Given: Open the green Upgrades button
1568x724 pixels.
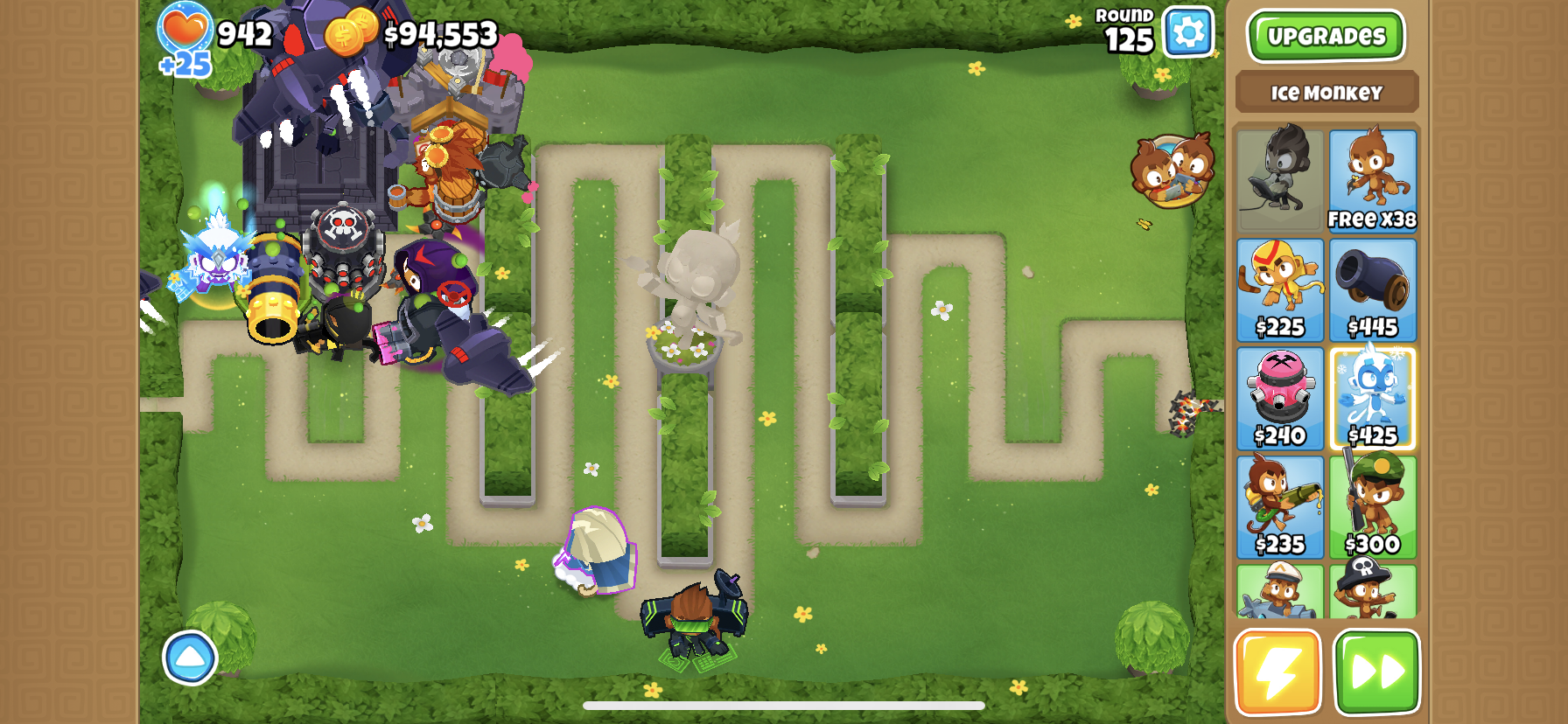Looking at the screenshot, I should coord(1325,36).
